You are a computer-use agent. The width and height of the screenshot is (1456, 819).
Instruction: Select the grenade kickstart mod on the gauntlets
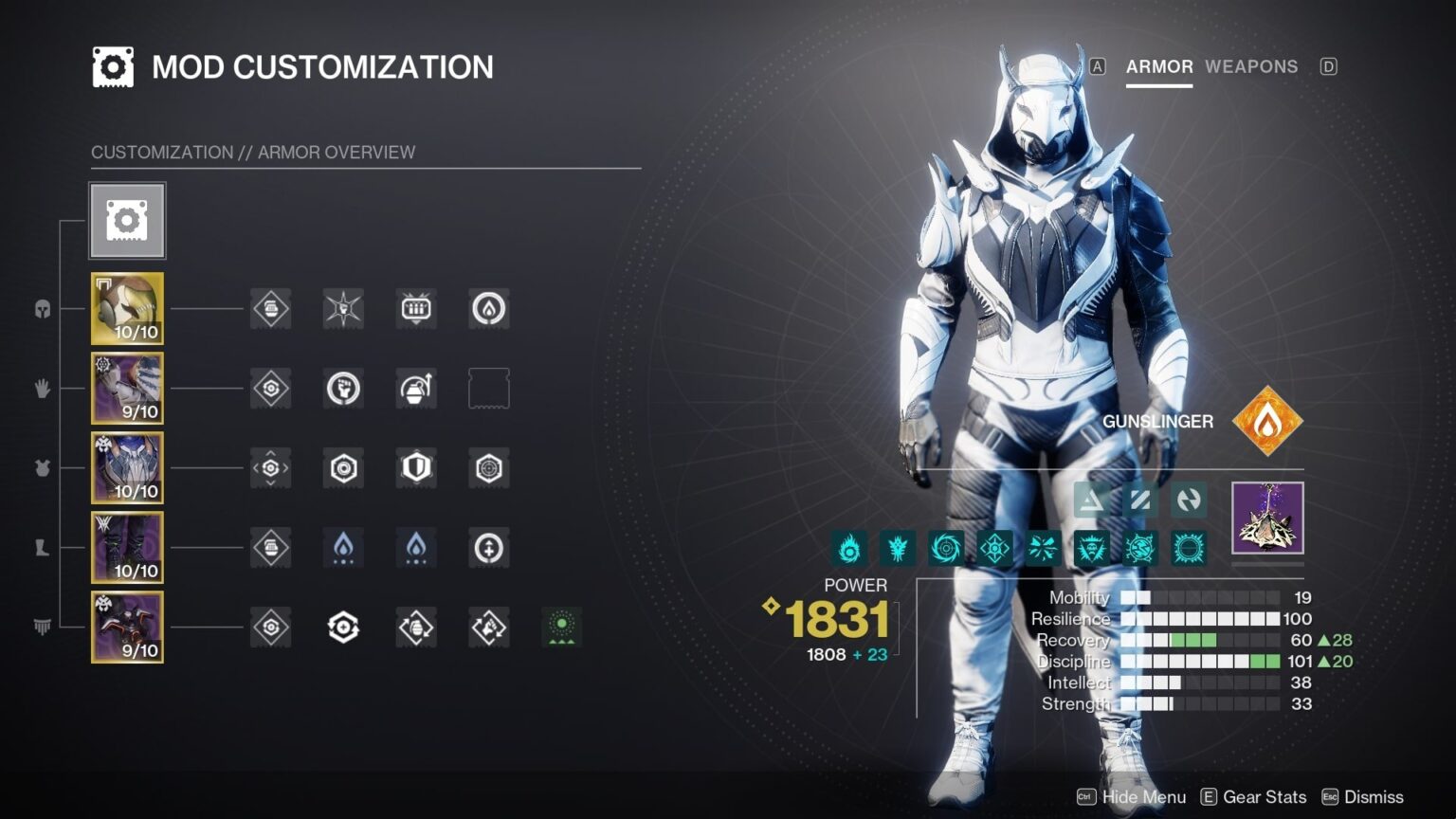coord(414,388)
